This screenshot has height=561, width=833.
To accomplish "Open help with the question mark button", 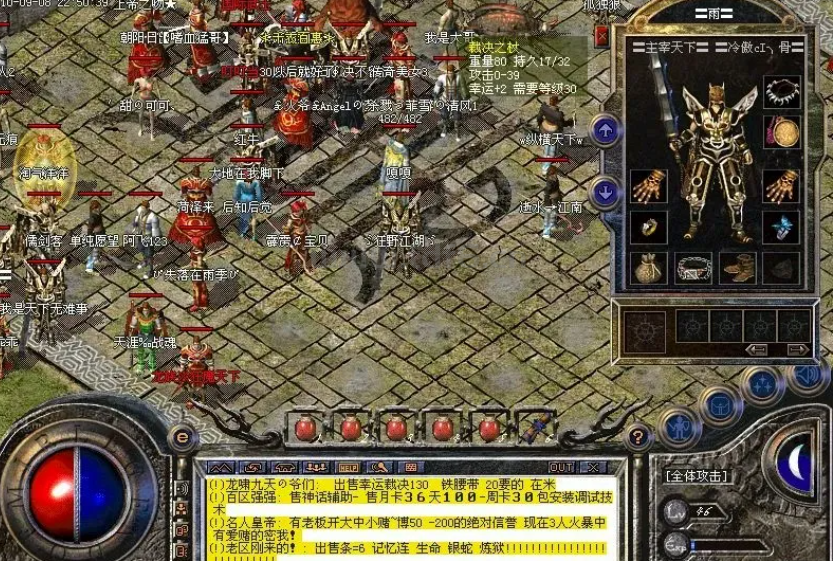I will coord(637,436).
